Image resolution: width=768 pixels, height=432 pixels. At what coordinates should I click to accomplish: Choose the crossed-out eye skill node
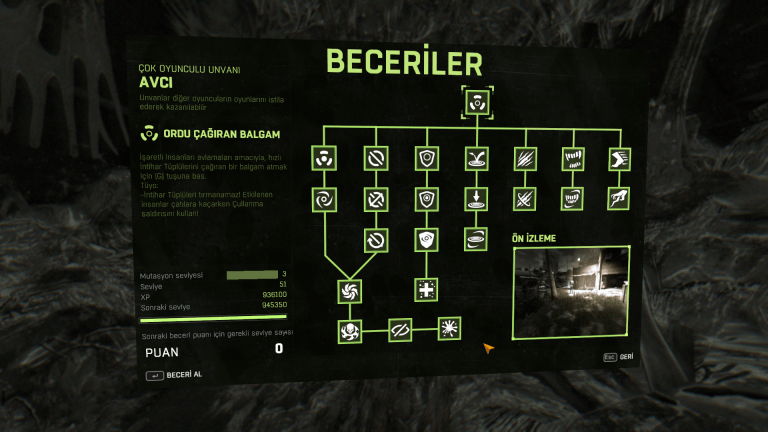point(400,328)
